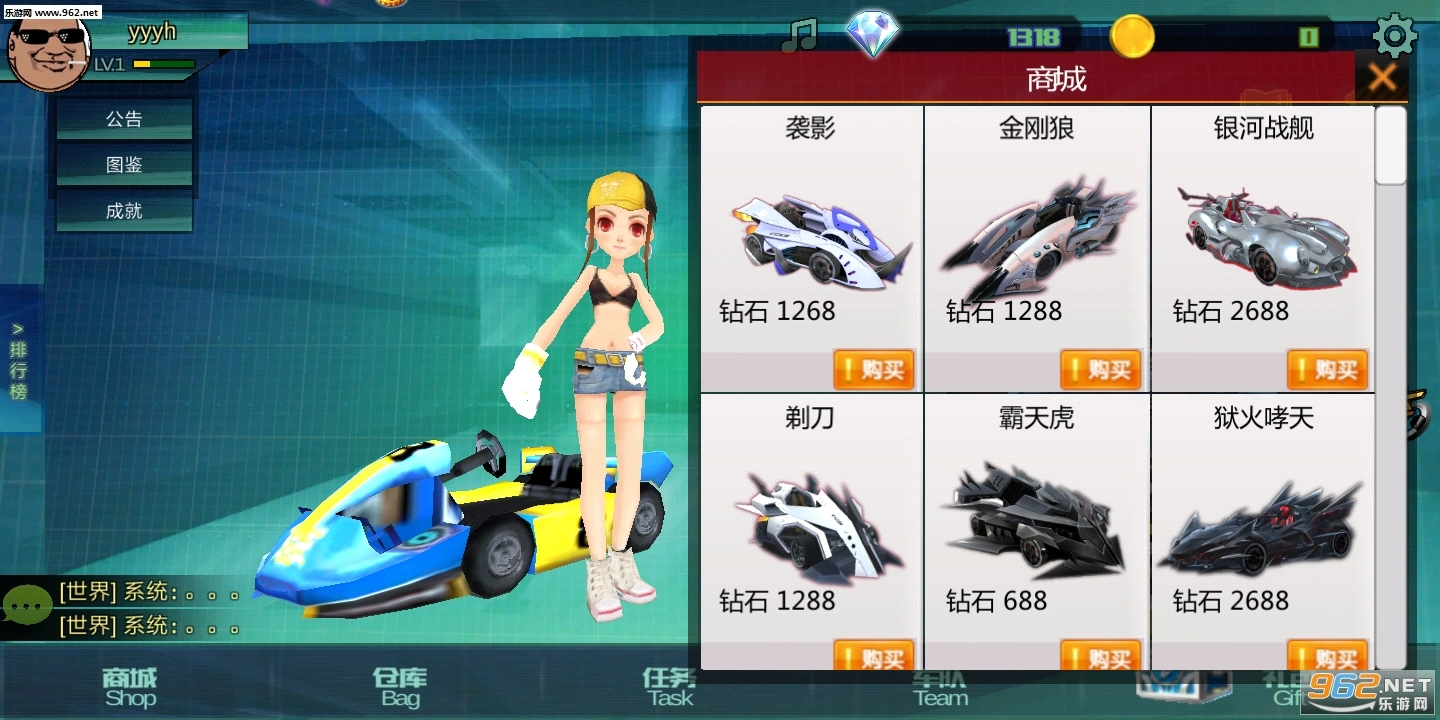Viewport: 1440px width, 720px height.
Task: Open the music/sound settings via note icon
Action: tap(801, 35)
